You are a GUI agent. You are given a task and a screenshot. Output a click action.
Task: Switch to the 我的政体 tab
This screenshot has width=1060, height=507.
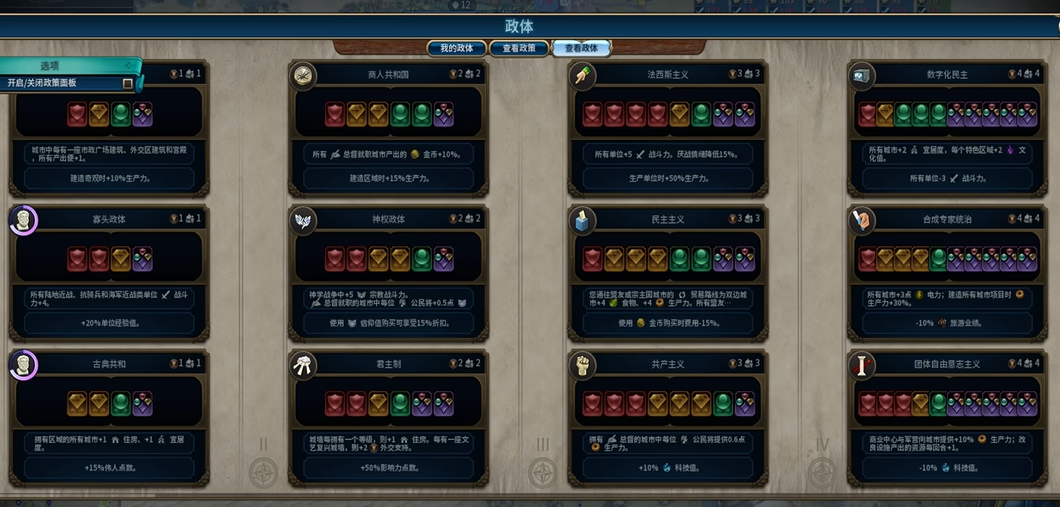pos(456,48)
